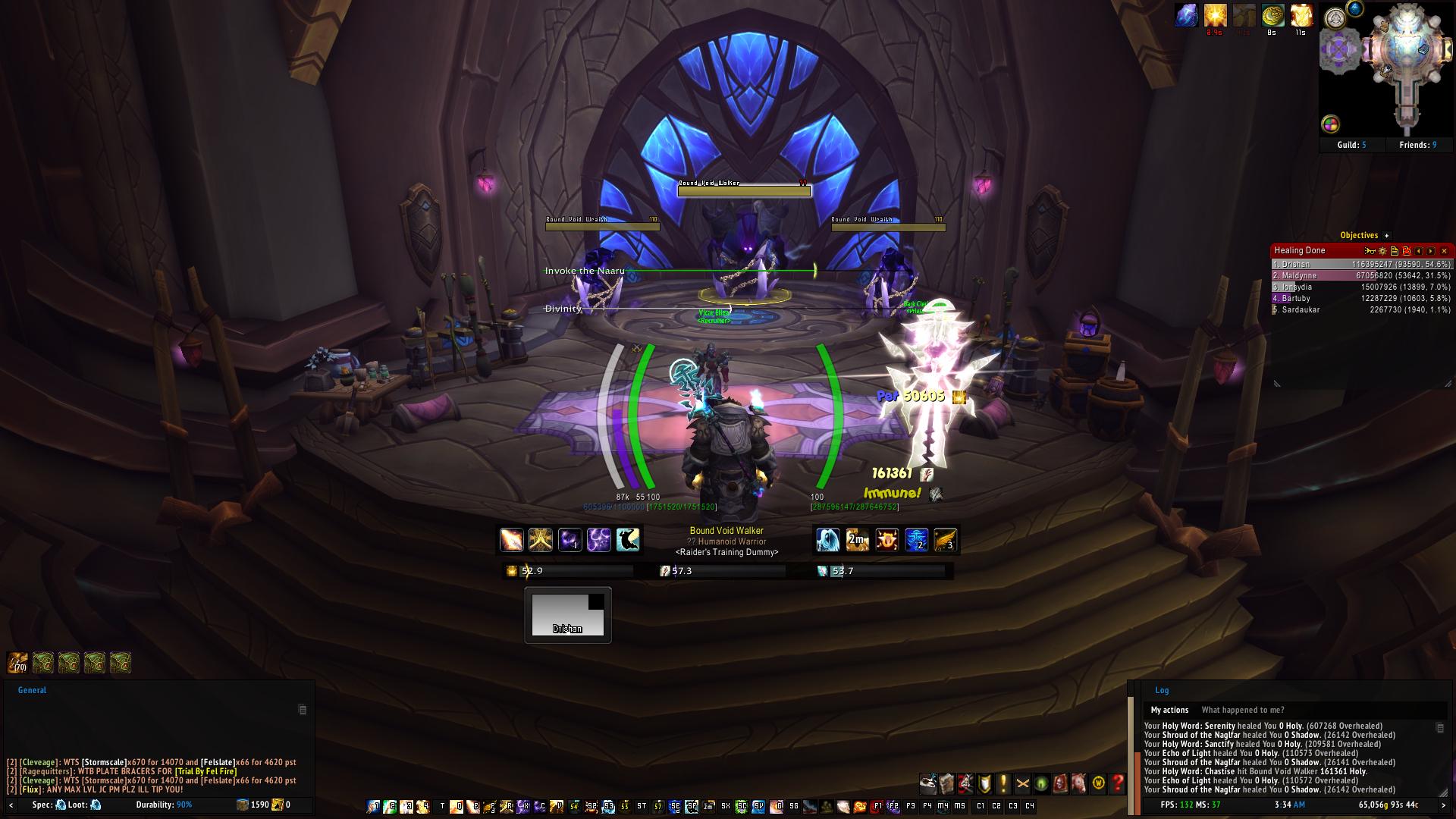Click the Drishan player unit frame
The height and width of the screenshot is (819, 1456).
(567, 615)
